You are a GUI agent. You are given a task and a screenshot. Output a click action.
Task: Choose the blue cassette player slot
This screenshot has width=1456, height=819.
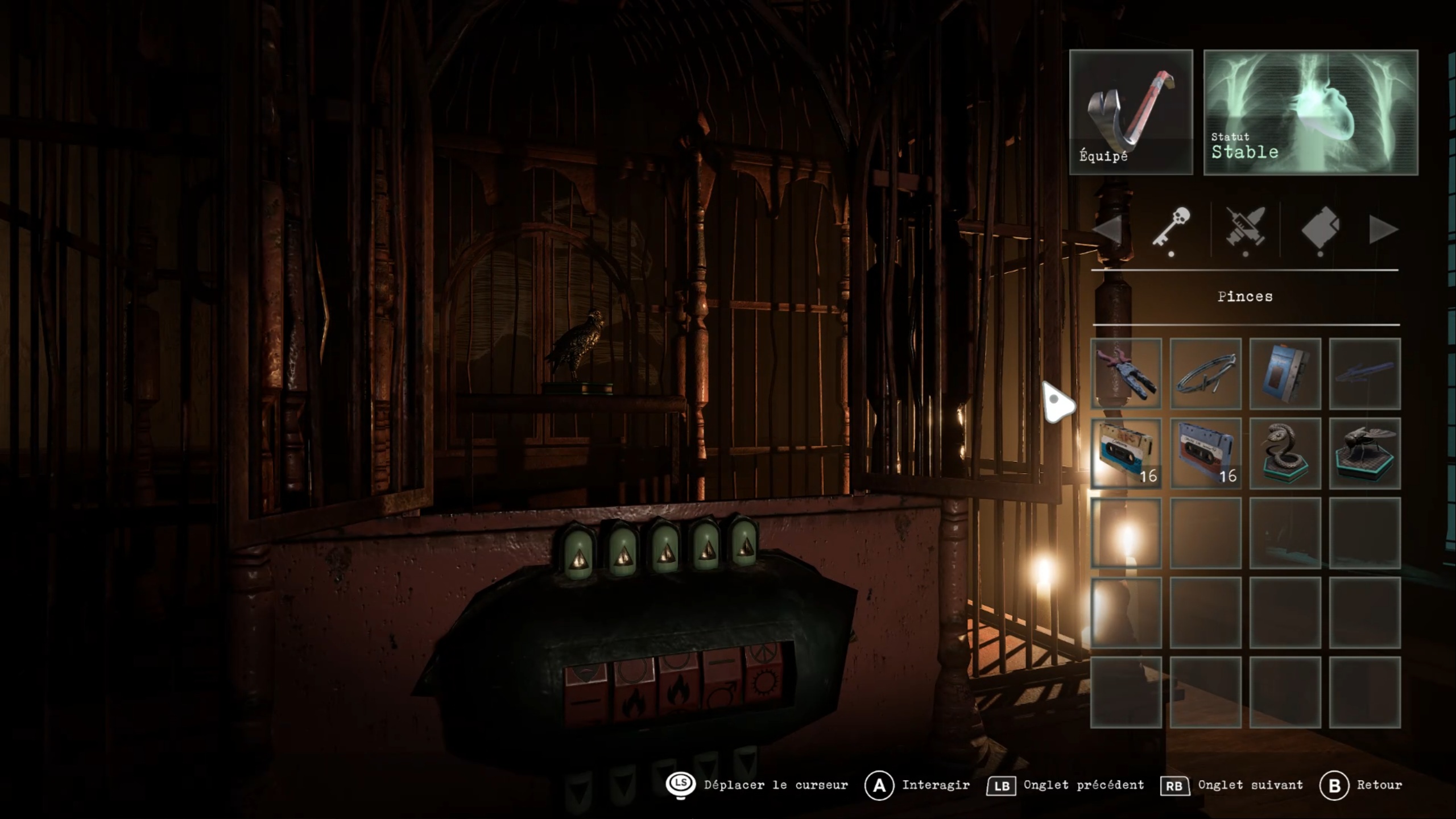coord(1285,374)
